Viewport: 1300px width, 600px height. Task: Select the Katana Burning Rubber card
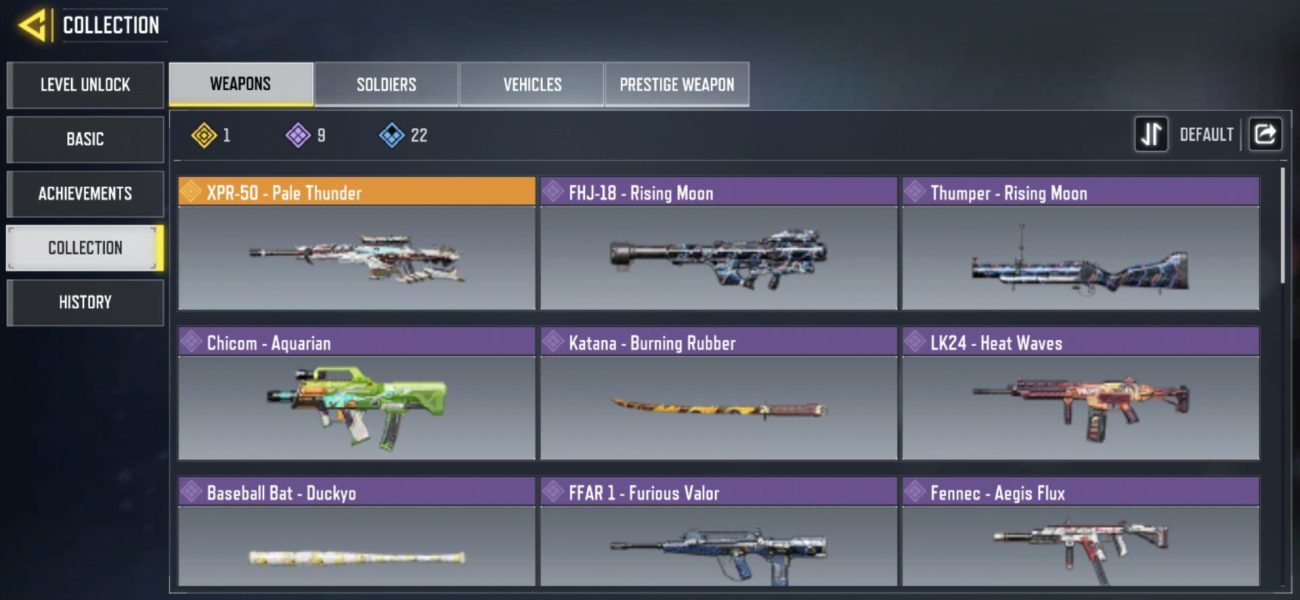tap(718, 395)
